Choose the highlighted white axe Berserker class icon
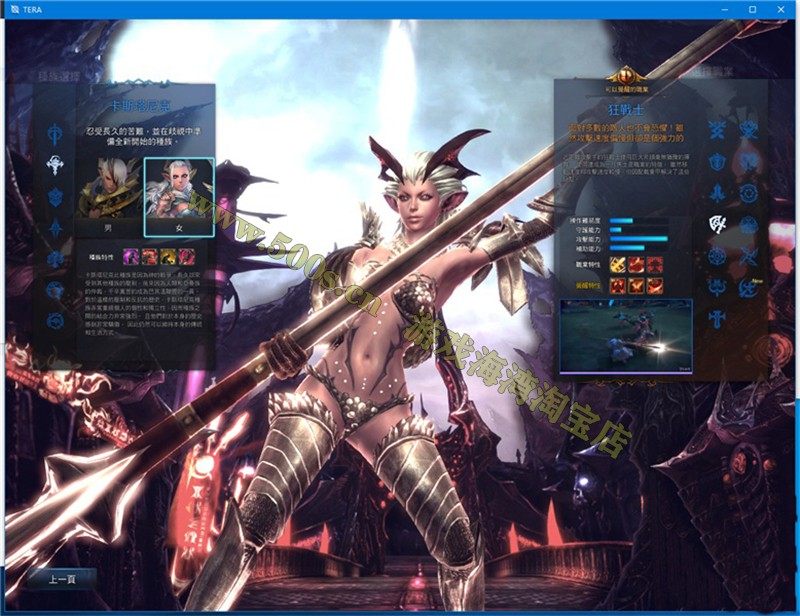The width and height of the screenshot is (800, 616). tap(716, 224)
